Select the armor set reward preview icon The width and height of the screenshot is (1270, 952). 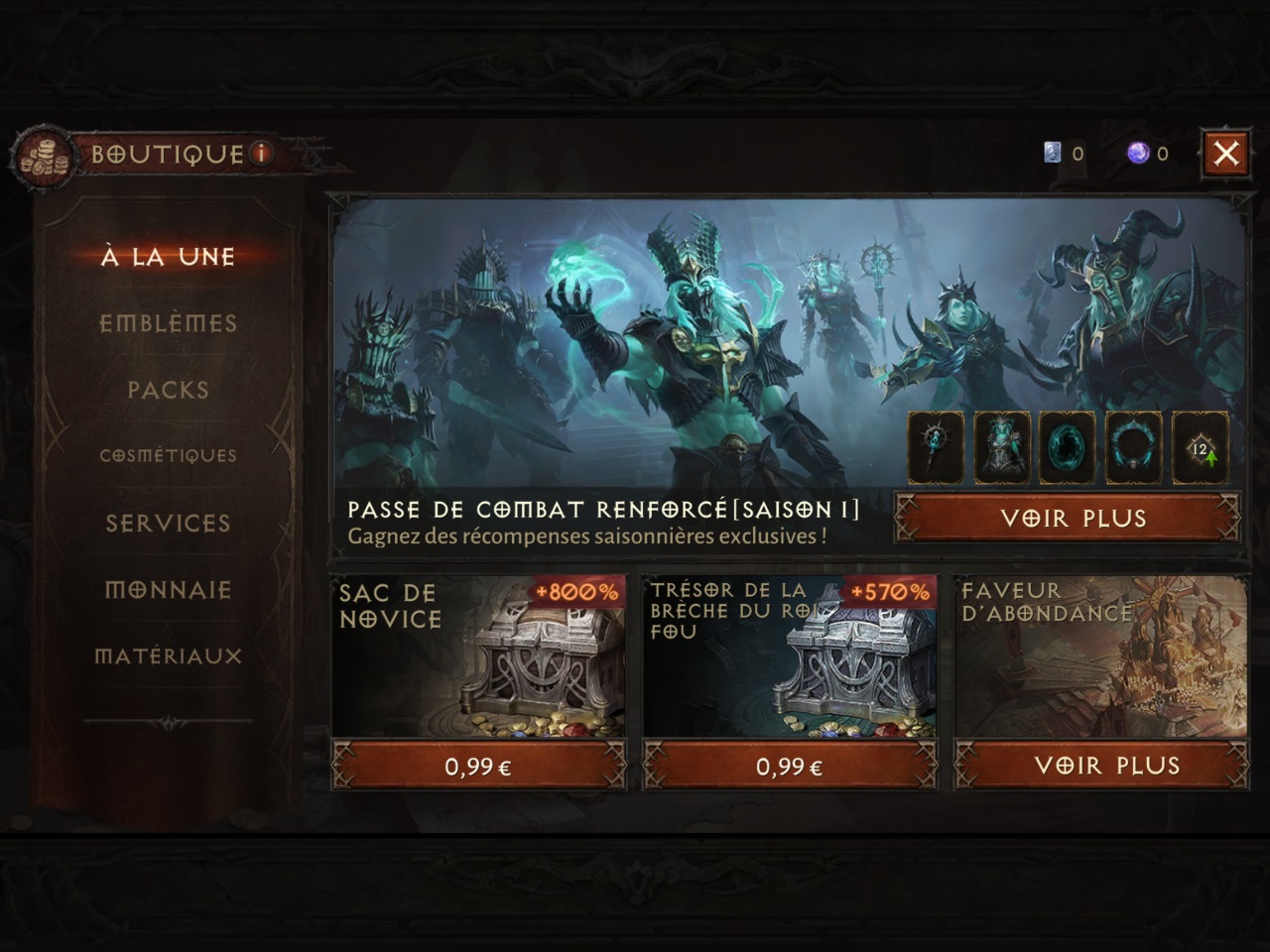pos(1000,447)
